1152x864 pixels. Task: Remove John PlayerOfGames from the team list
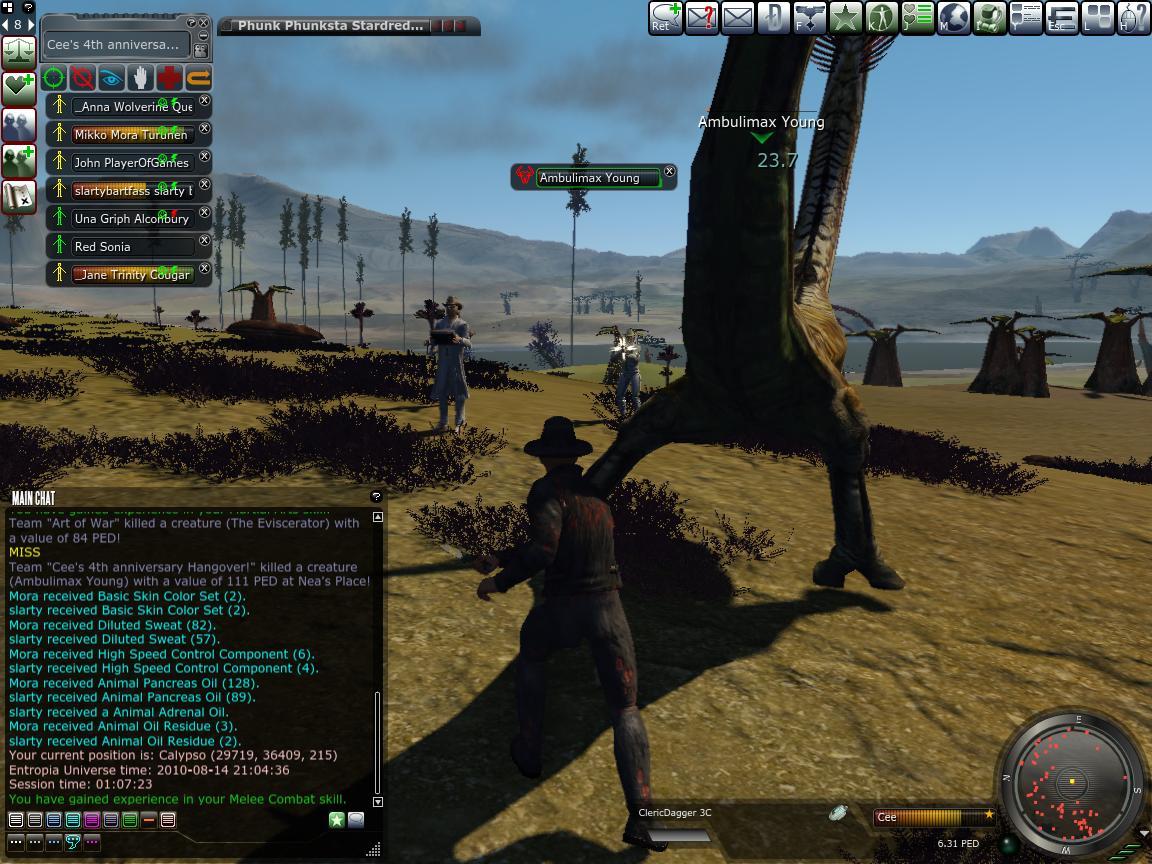pyautogui.click(x=205, y=157)
